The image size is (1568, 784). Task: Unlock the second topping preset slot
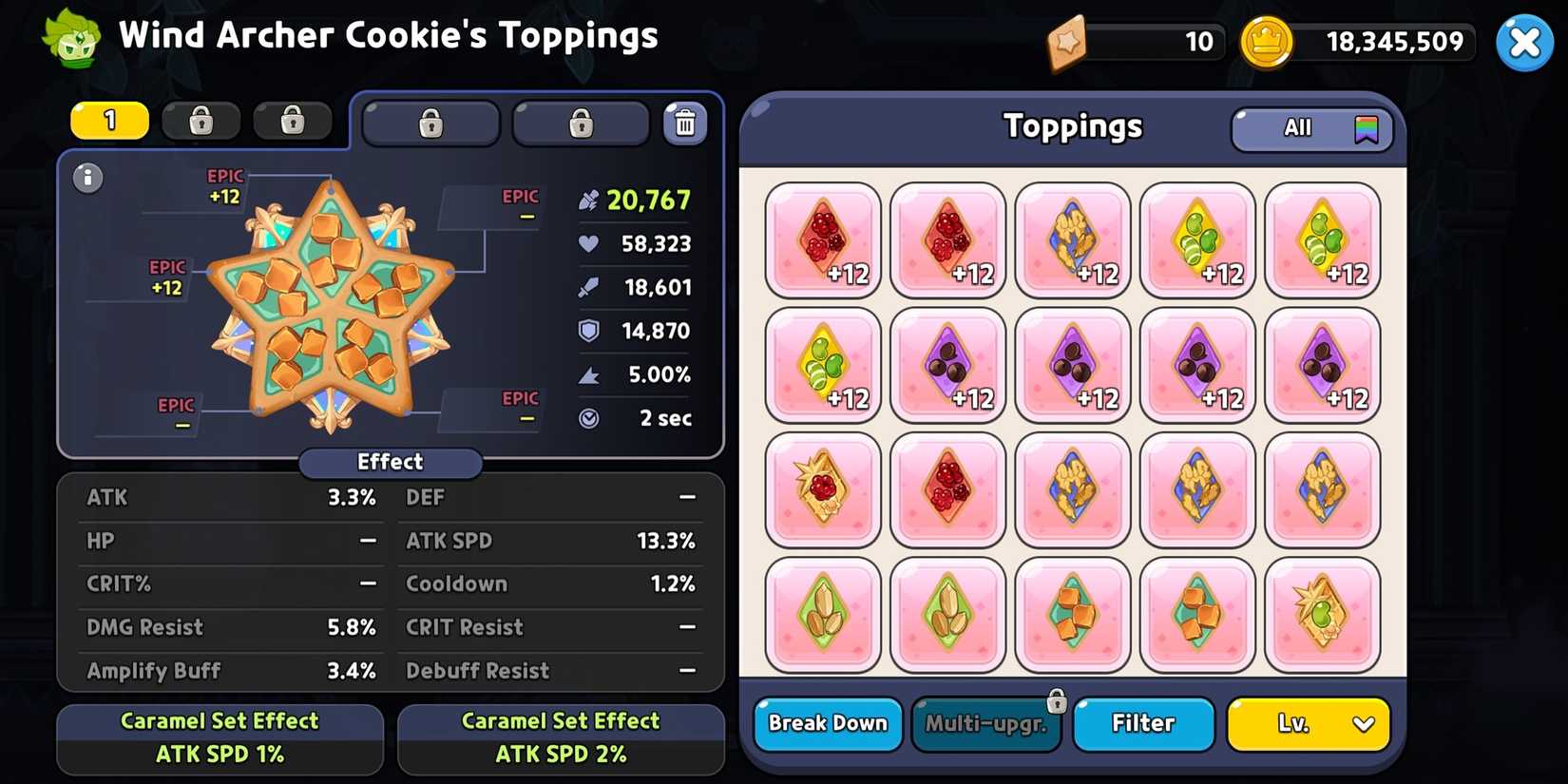click(x=201, y=121)
